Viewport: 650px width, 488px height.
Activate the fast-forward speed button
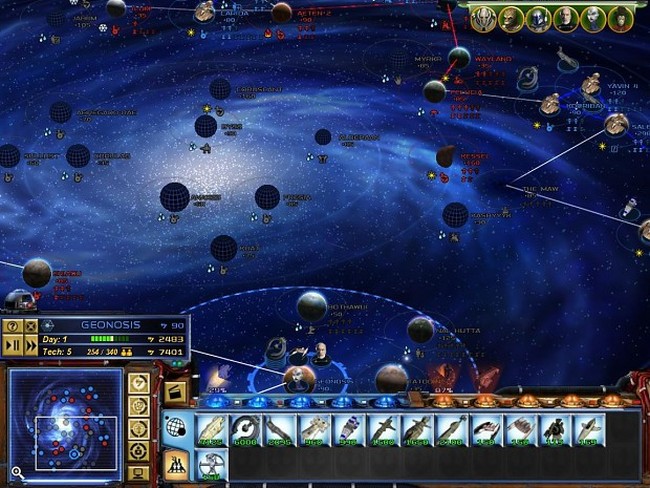(31, 345)
